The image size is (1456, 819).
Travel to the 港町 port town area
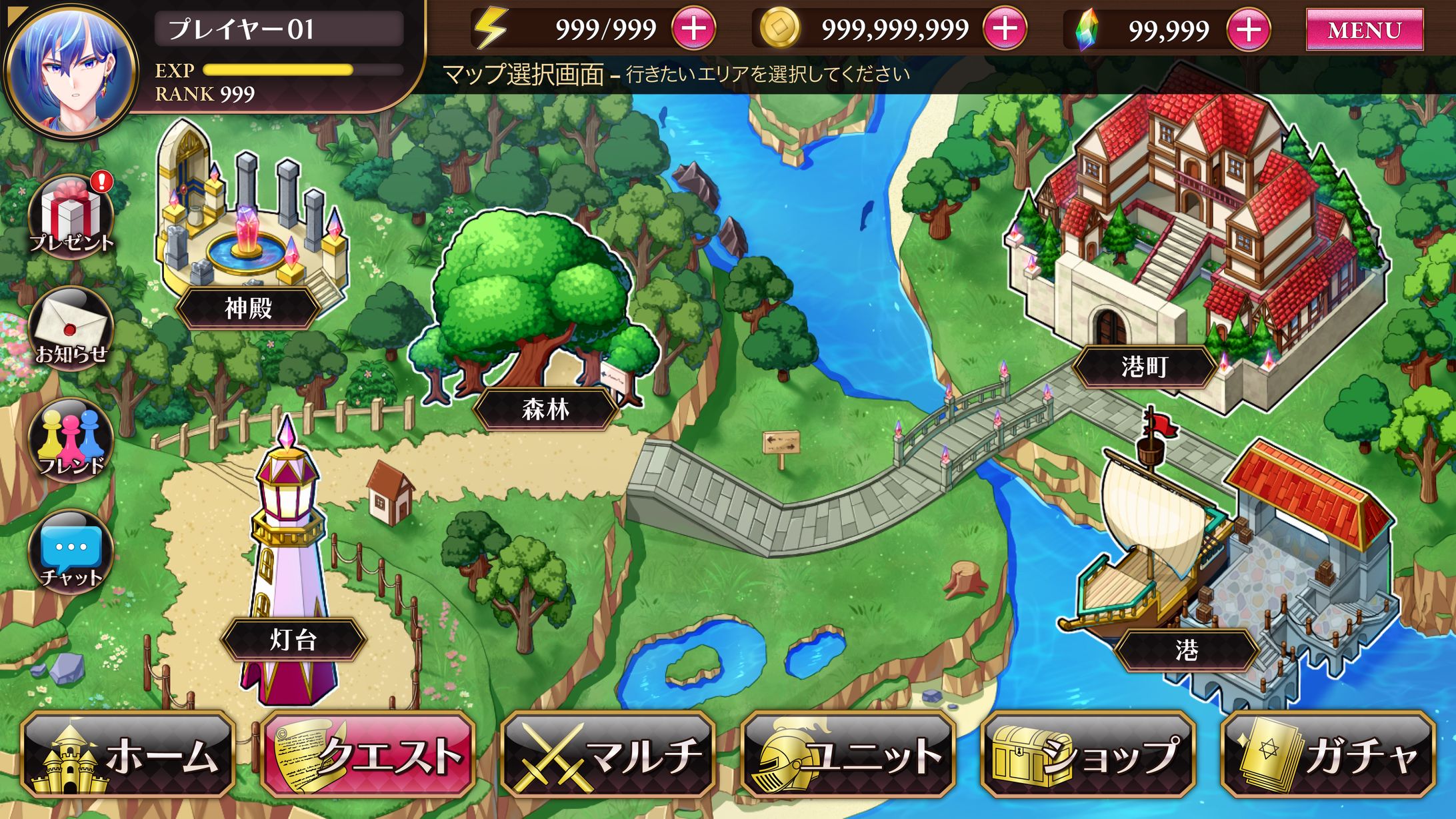coord(1144,367)
